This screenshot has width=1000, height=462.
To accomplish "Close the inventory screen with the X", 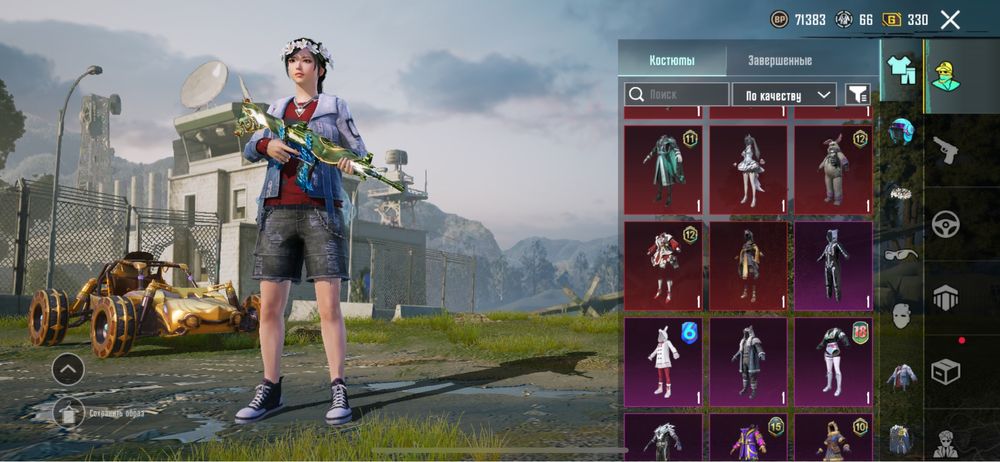I will pos(950,19).
